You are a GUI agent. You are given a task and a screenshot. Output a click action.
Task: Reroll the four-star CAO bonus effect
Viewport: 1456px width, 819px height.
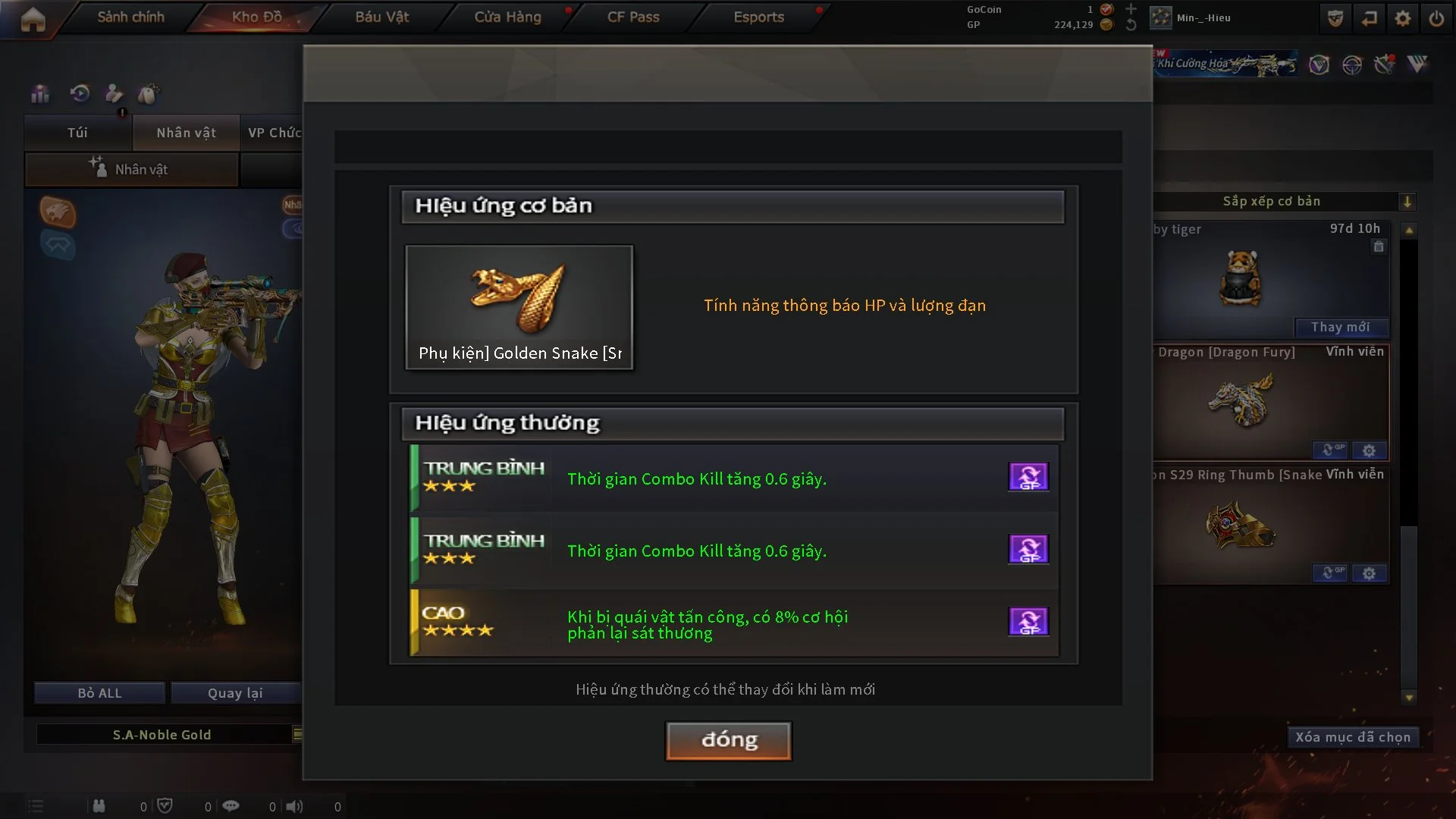click(1028, 622)
